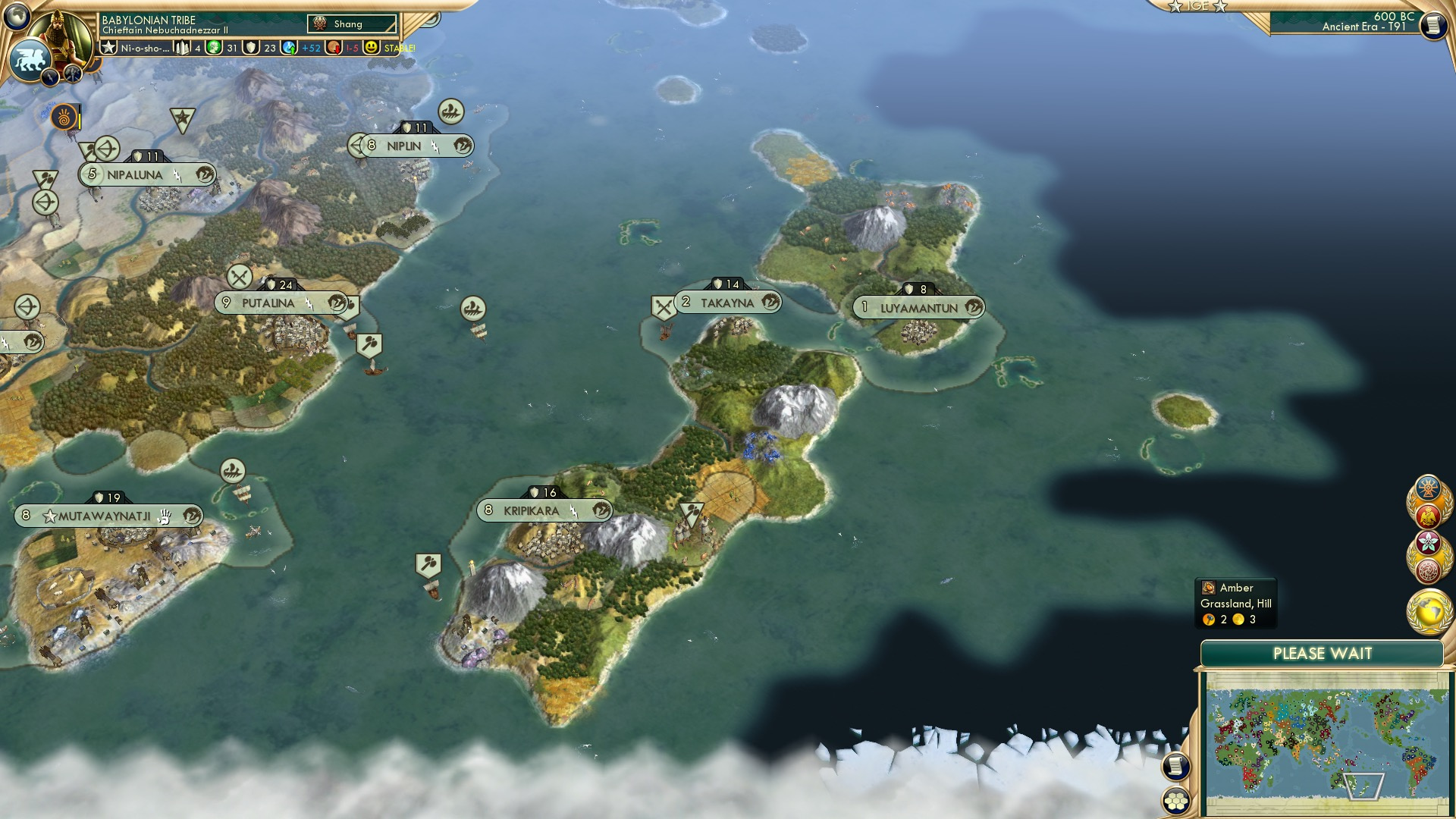
Task: Open the red eagle notification emblem
Action: (1428, 514)
